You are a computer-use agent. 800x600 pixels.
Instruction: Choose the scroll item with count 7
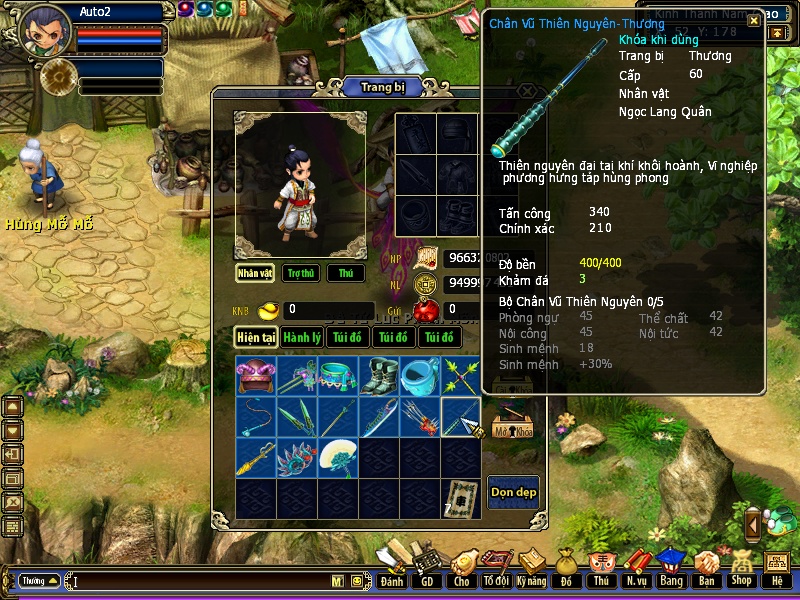tap(461, 497)
